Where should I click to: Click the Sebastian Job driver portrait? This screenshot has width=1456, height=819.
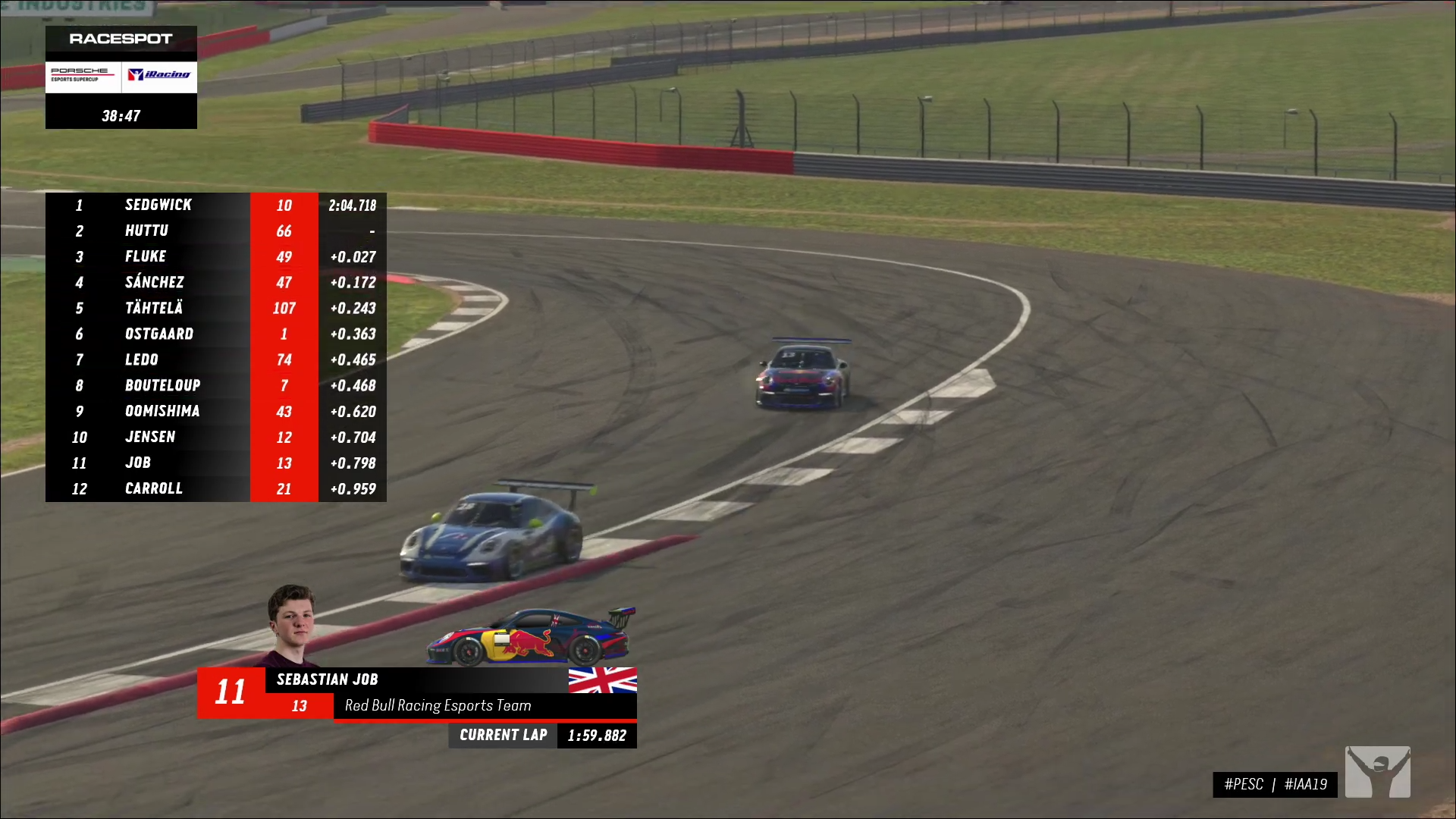292,623
